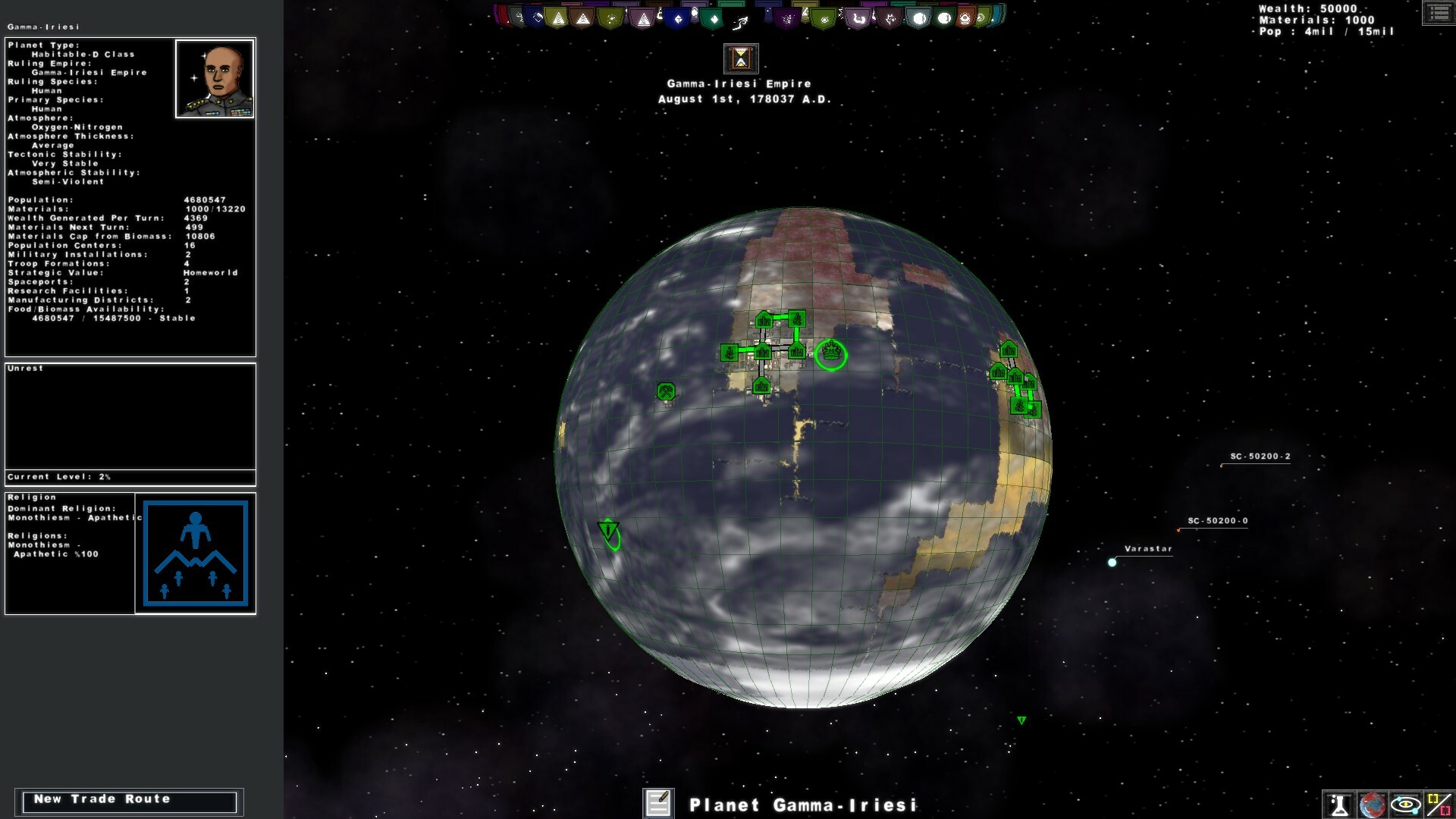The height and width of the screenshot is (819, 1456).
Task: Click the pickaxe mining icon on the planet
Action: (x=666, y=391)
